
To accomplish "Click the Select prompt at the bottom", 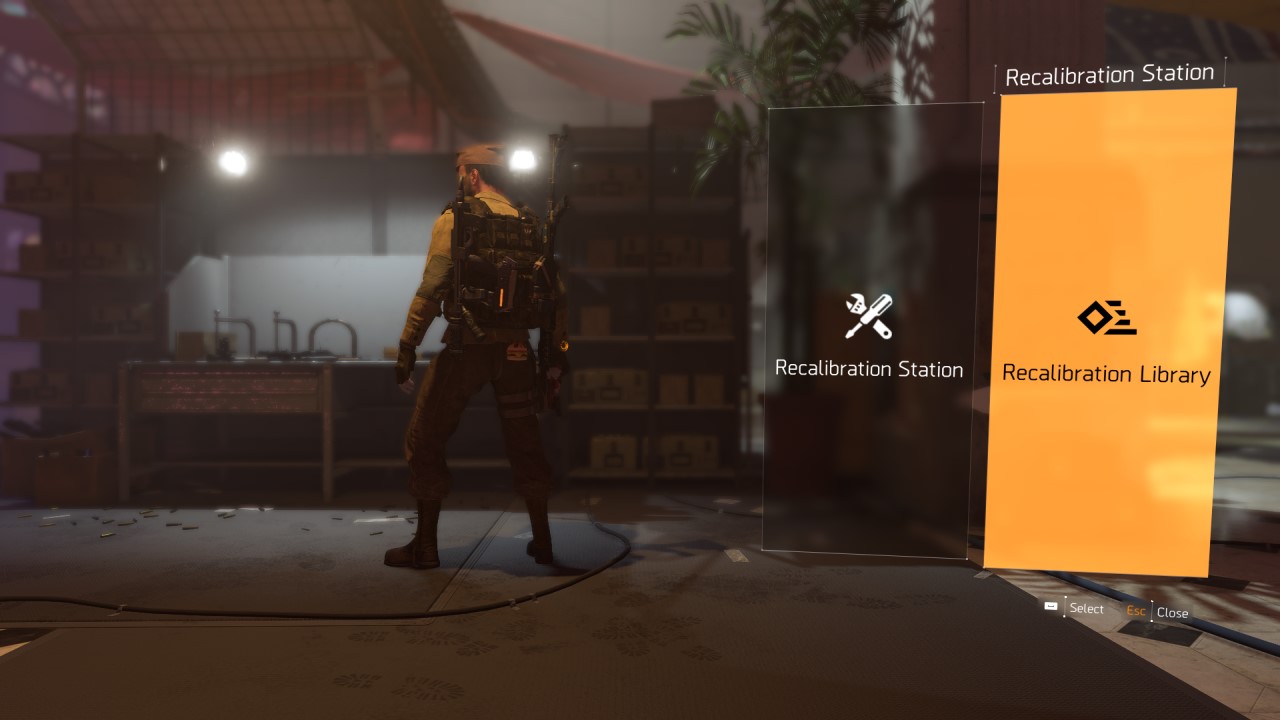I will point(1086,609).
